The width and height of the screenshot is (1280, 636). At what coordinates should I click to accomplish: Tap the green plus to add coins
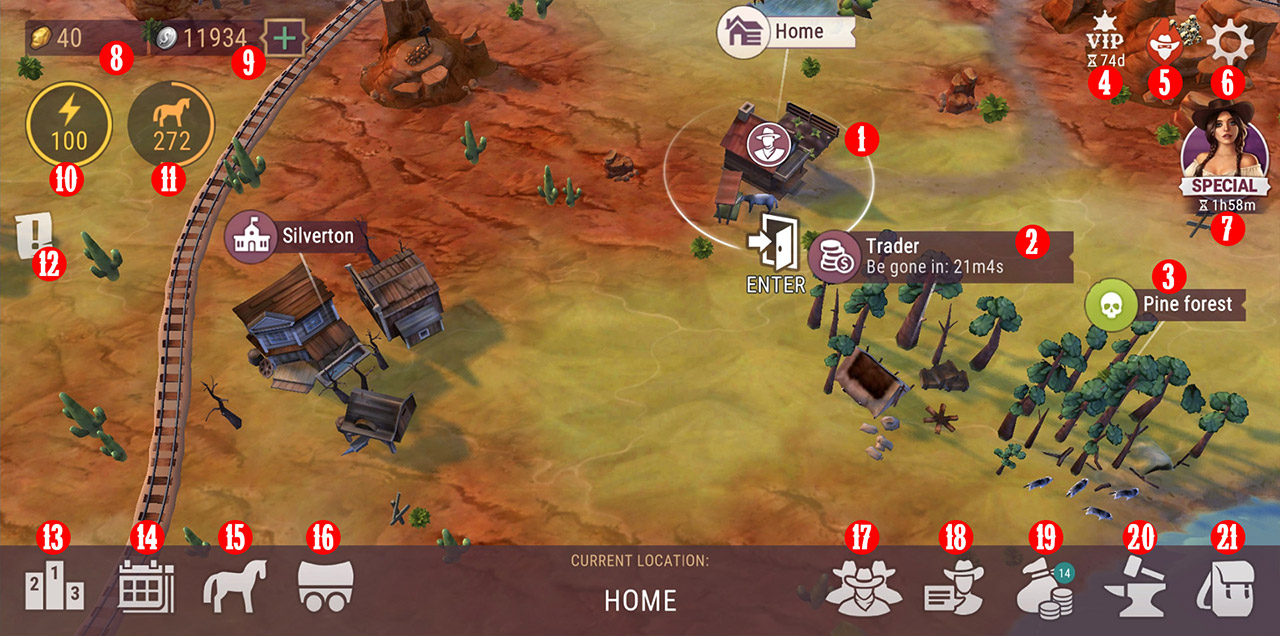pos(285,39)
